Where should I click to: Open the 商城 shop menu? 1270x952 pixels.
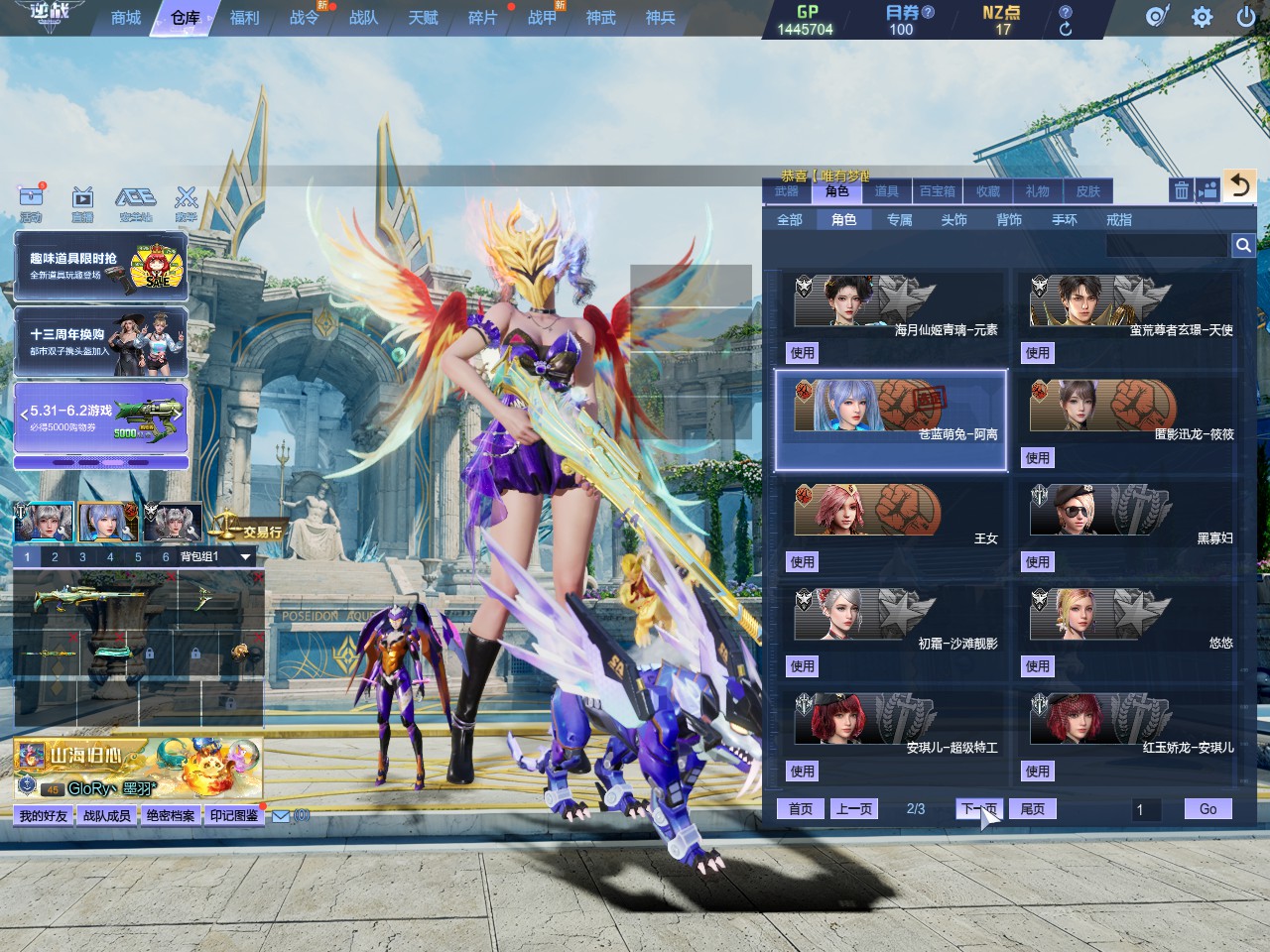pyautogui.click(x=126, y=18)
